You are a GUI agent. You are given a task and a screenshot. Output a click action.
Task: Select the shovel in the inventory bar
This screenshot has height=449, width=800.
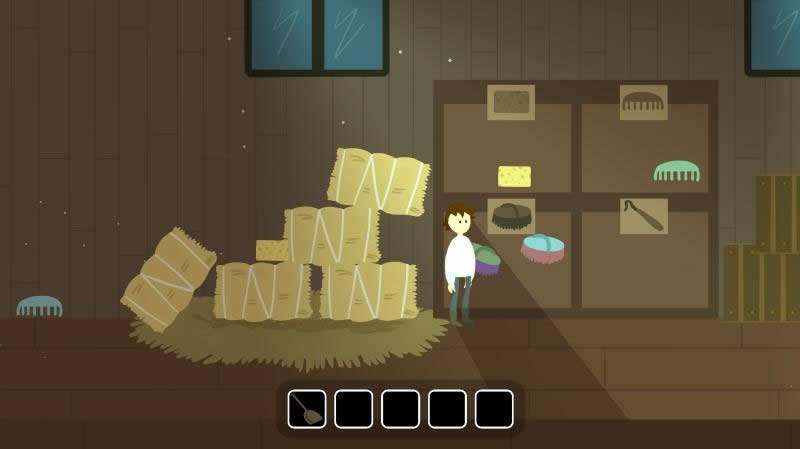tap(307, 408)
